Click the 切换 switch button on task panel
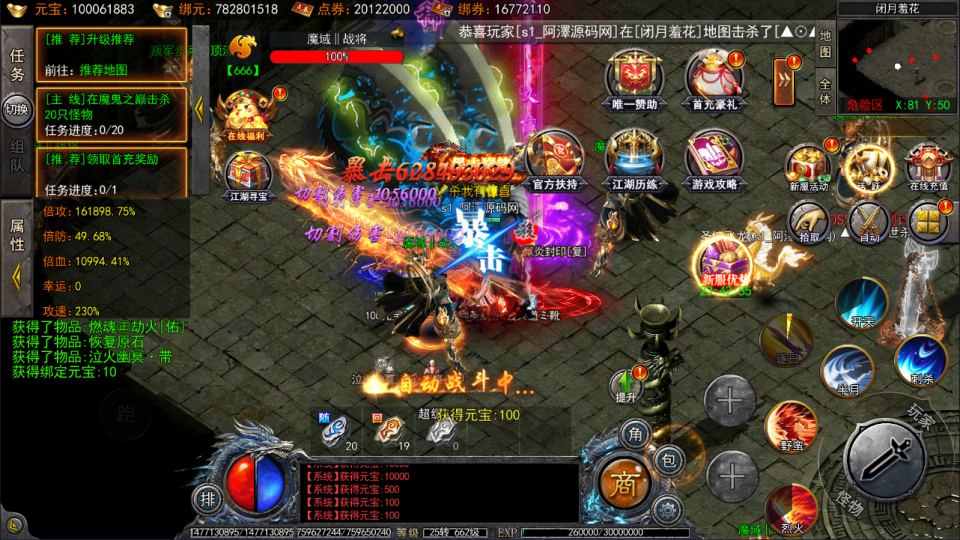This screenshot has height=540, width=960. click(17, 108)
